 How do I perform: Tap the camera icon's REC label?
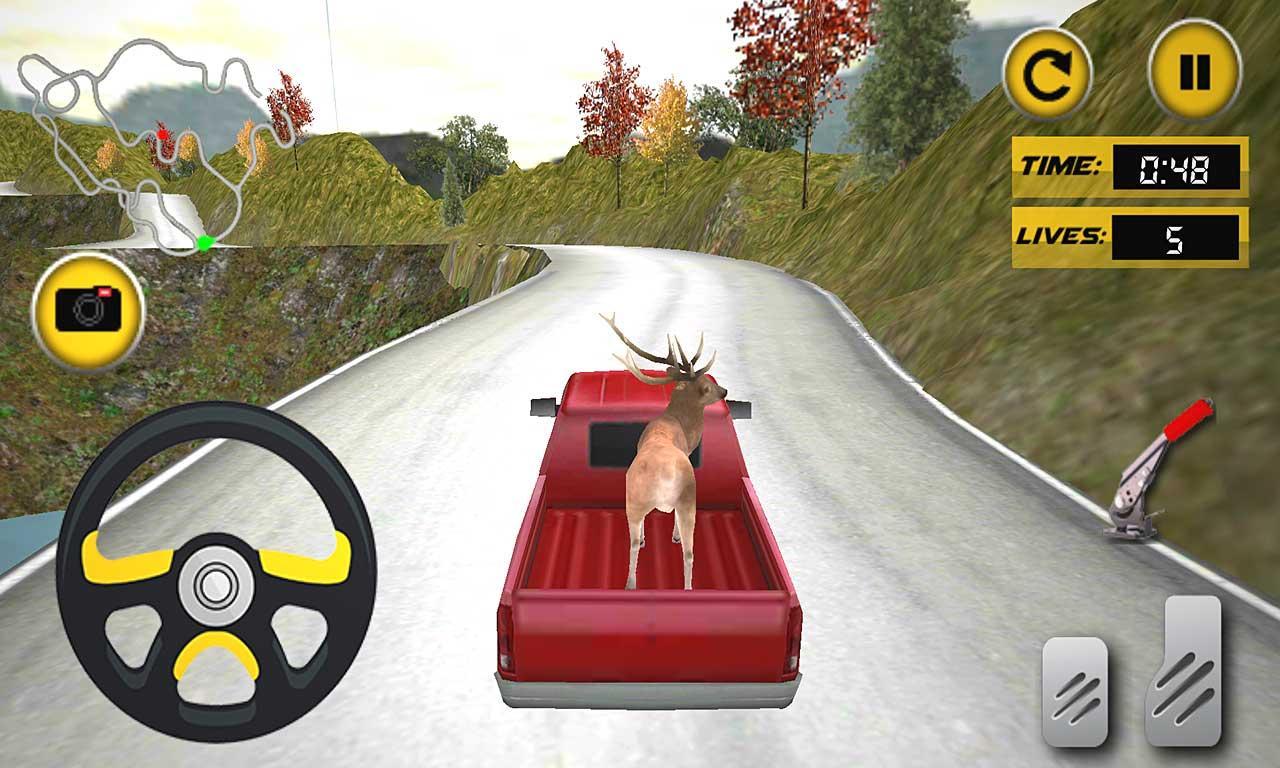(x=104, y=292)
